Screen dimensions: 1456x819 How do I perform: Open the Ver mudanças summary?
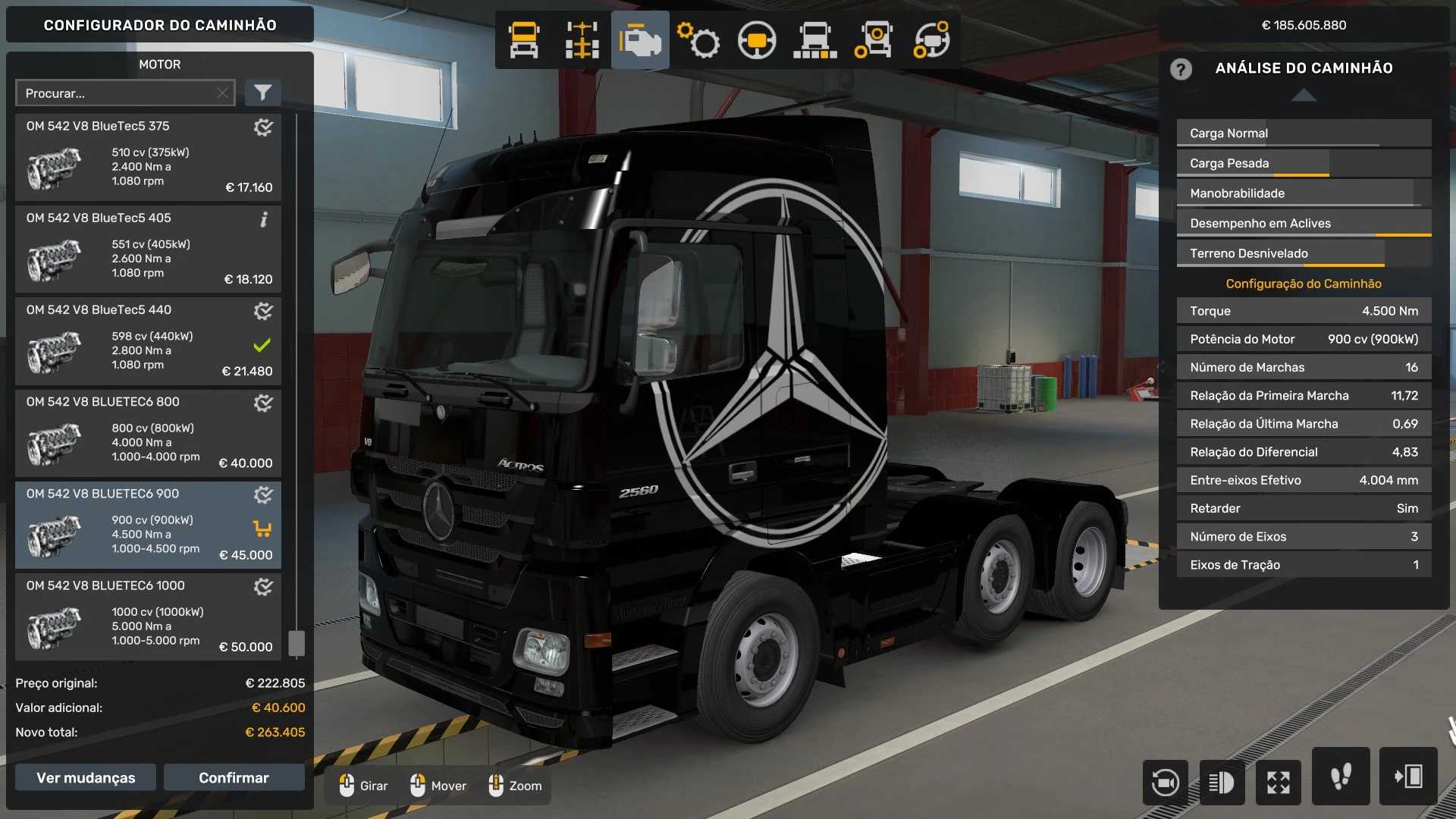(86, 777)
